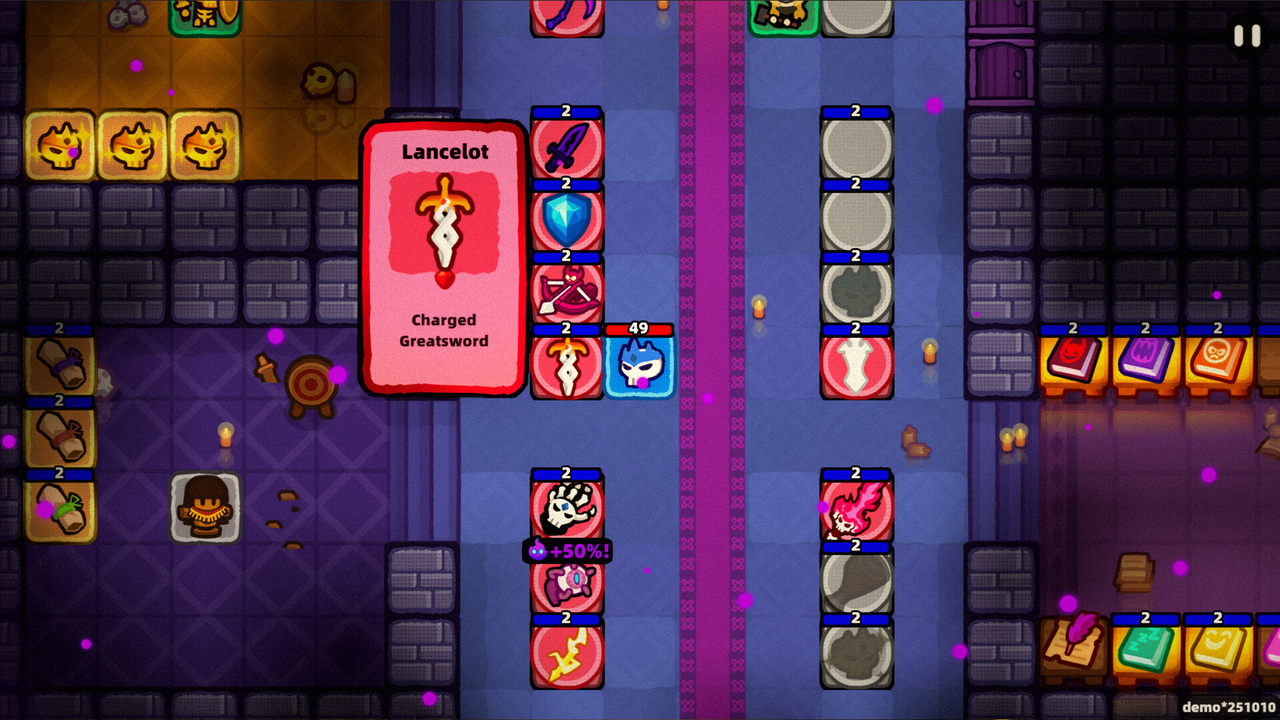The height and width of the screenshot is (720, 1280).
Task: Select the top rolled scroll with counter 2
Action: 60,365
